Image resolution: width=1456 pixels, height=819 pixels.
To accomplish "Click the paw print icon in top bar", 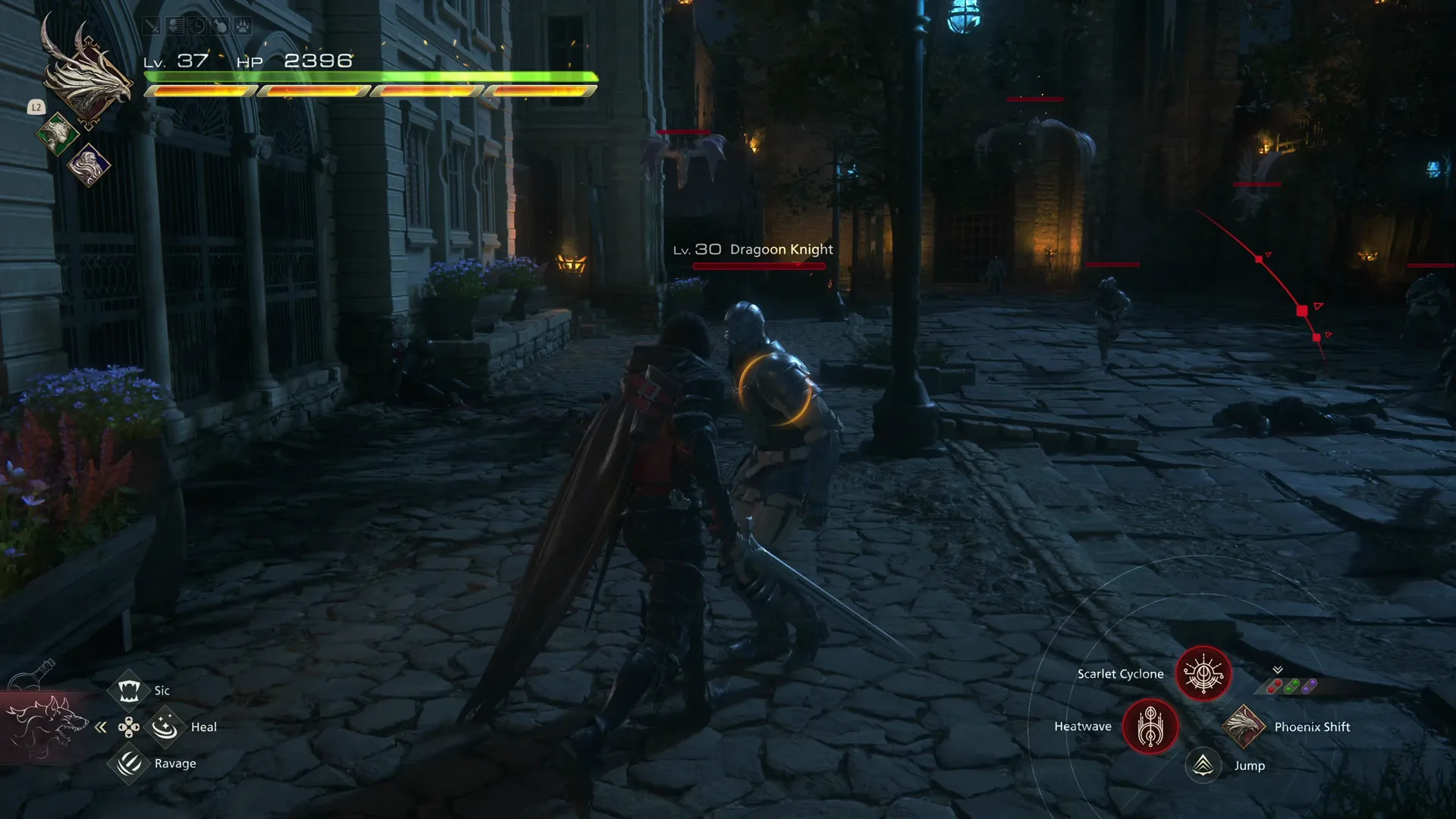I will [243, 26].
